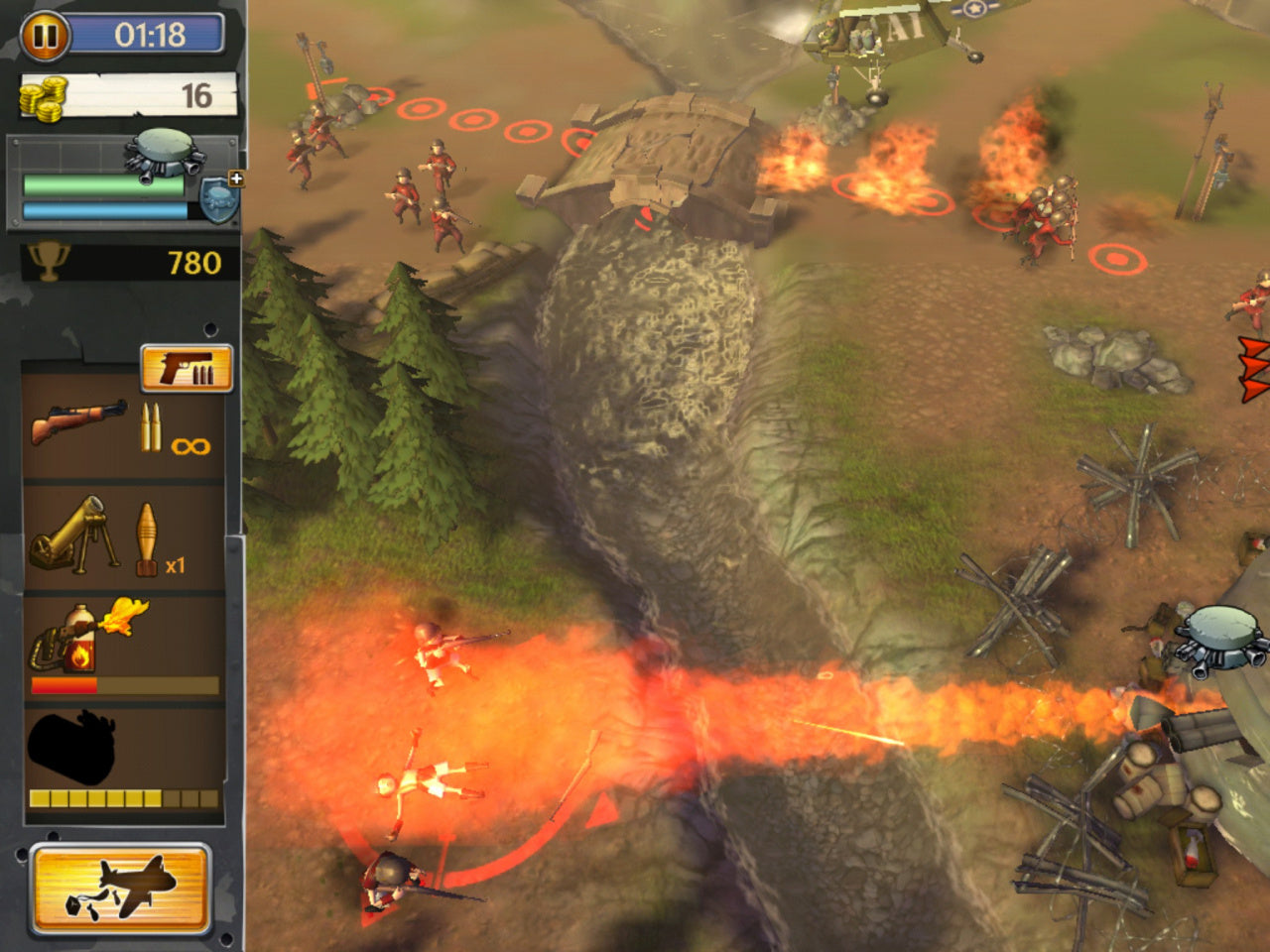Upgrade the turret shield with plus icon
The width and height of the screenshot is (1270, 952).
(x=222, y=196)
